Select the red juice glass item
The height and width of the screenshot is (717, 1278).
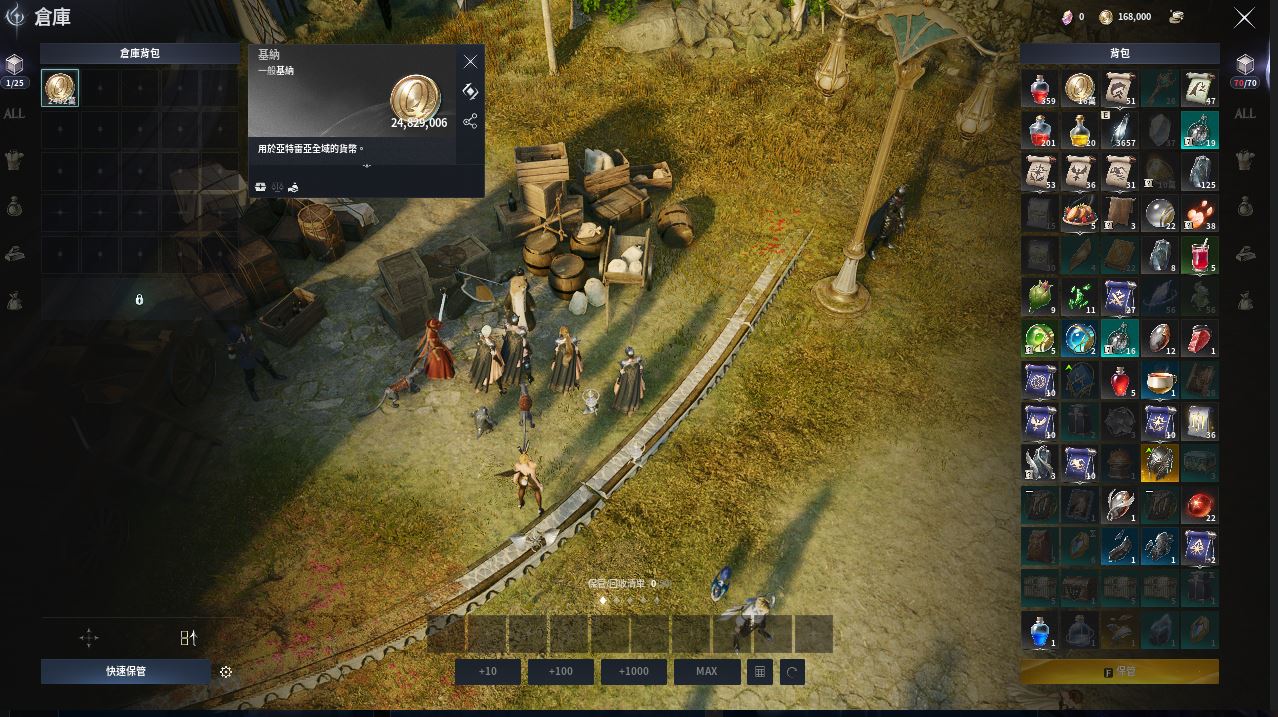tap(1200, 256)
